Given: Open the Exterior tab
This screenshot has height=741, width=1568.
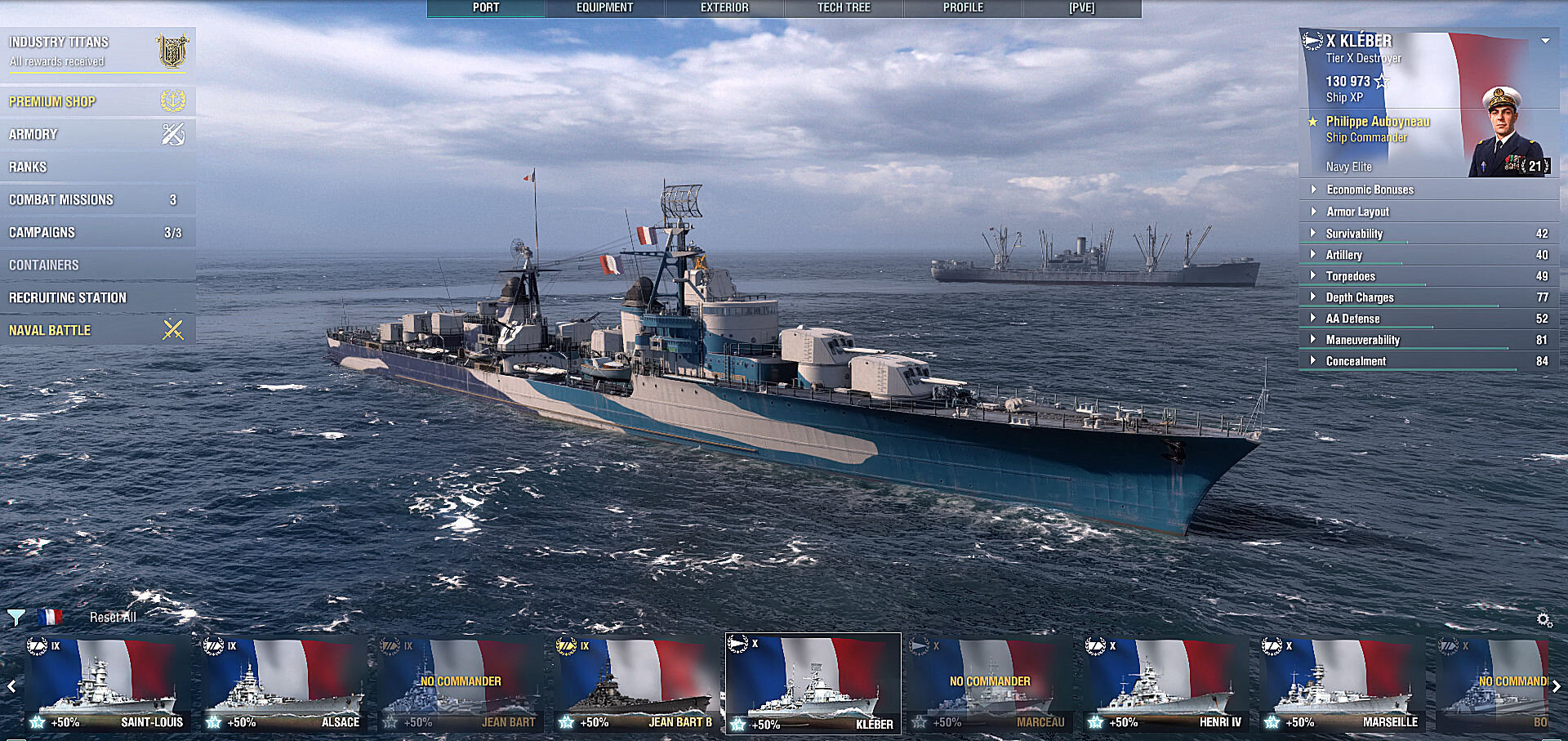Looking at the screenshot, I should tap(724, 8).
